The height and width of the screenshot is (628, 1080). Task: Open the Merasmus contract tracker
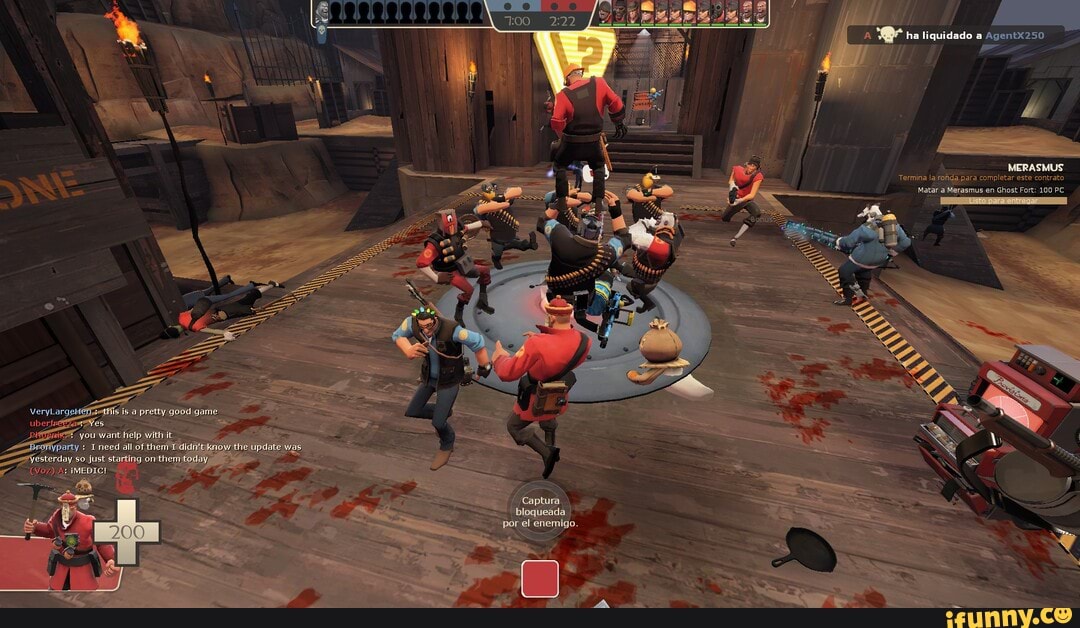pos(1035,167)
